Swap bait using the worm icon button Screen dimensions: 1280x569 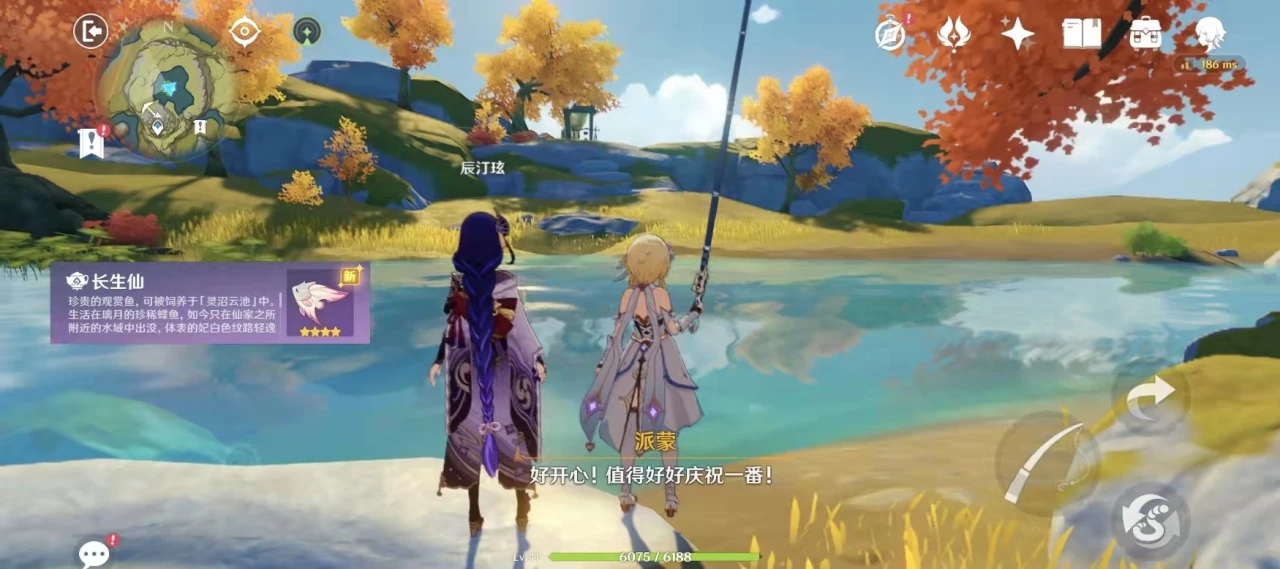1150,522
